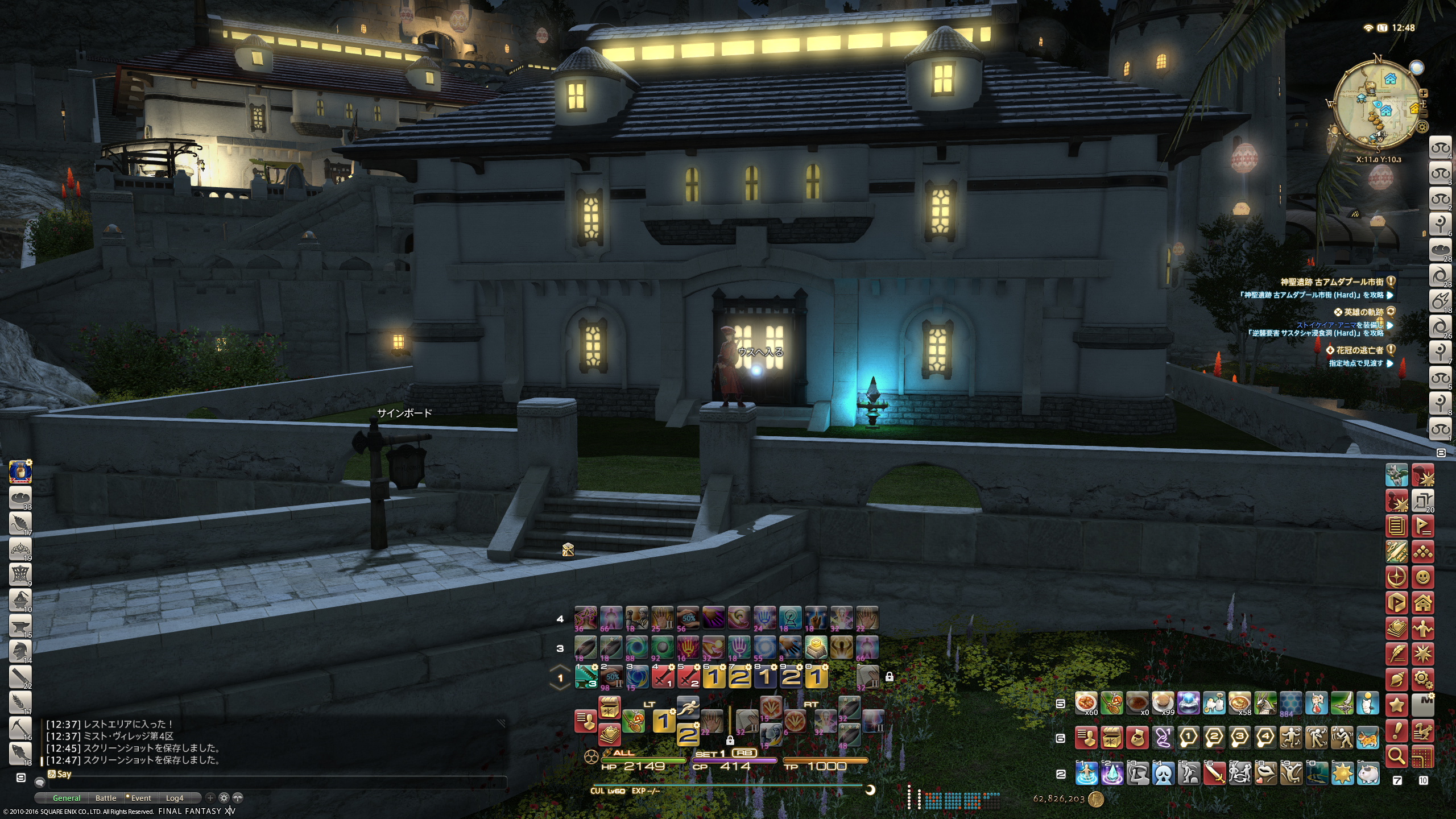Open the housing menu house icon
Screen dimensions: 1456x819
coord(1422,603)
